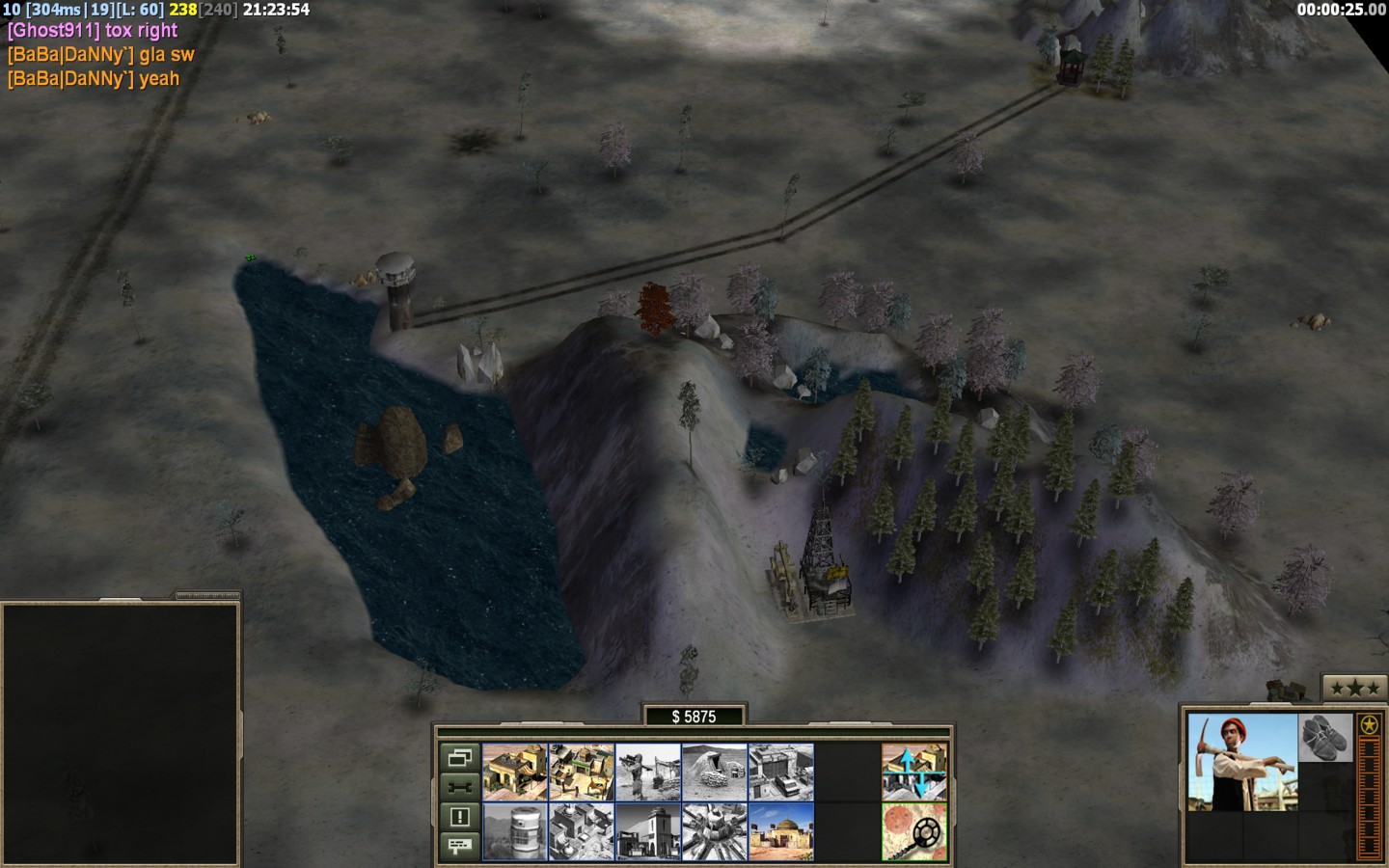Build a Tunnel Network
Image resolution: width=1389 pixels, height=868 pixels.
pyautogui.click(x=714, y=772)
